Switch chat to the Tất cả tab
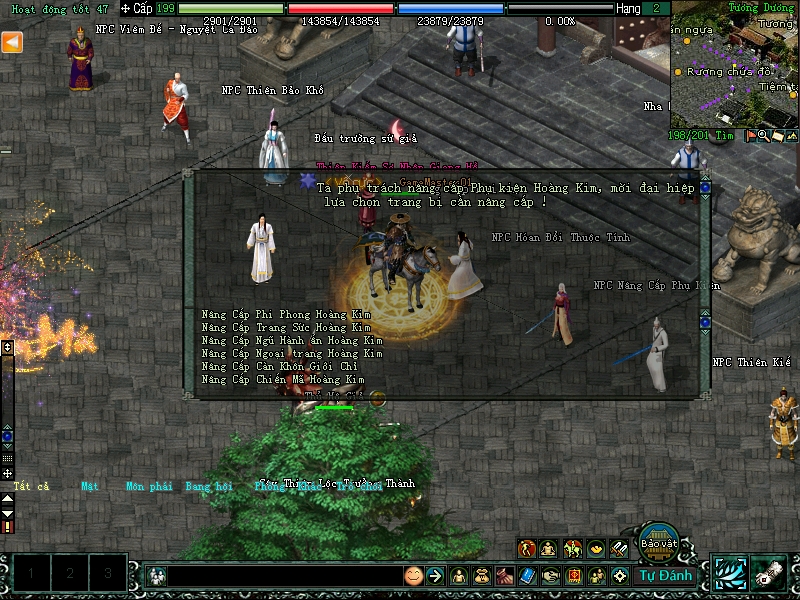This screenshot has height=600, width=800. (x=31, y=487)
